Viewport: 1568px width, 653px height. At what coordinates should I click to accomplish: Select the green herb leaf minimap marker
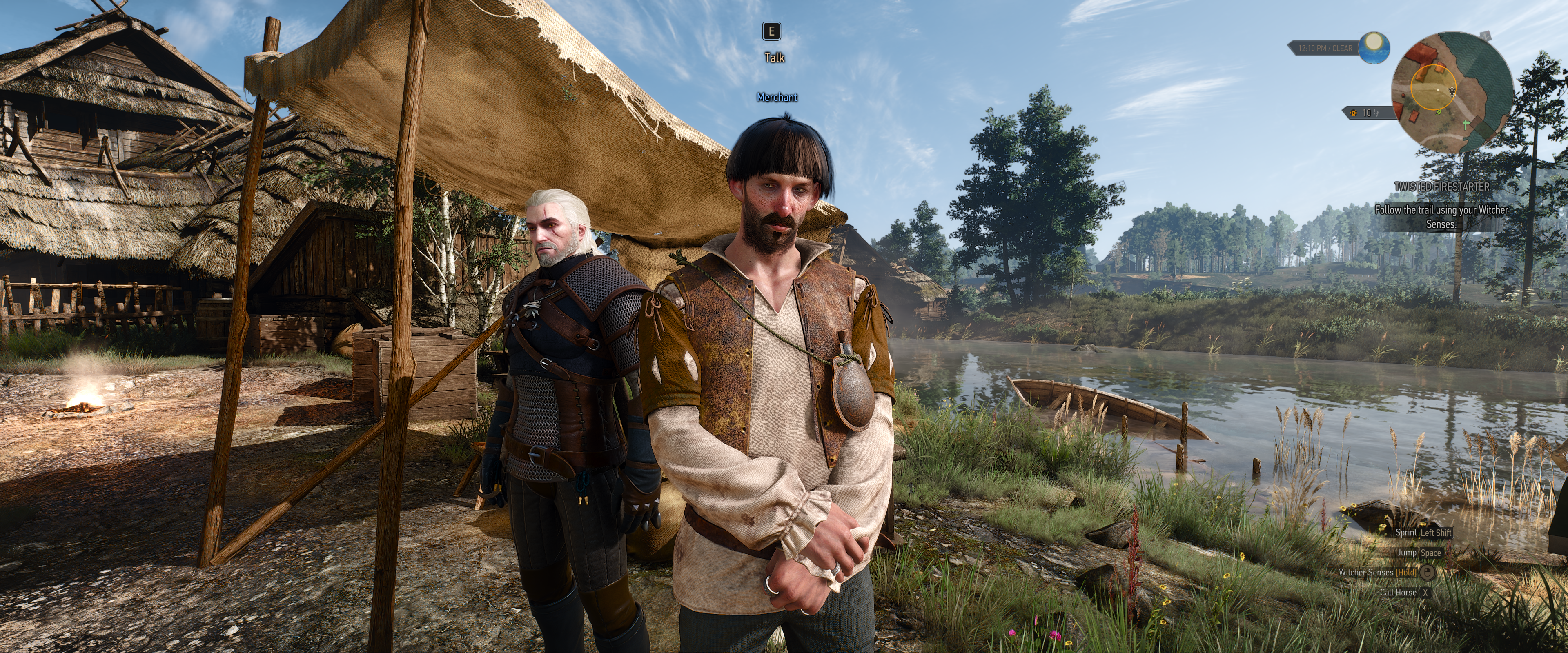coord(1438,112)
